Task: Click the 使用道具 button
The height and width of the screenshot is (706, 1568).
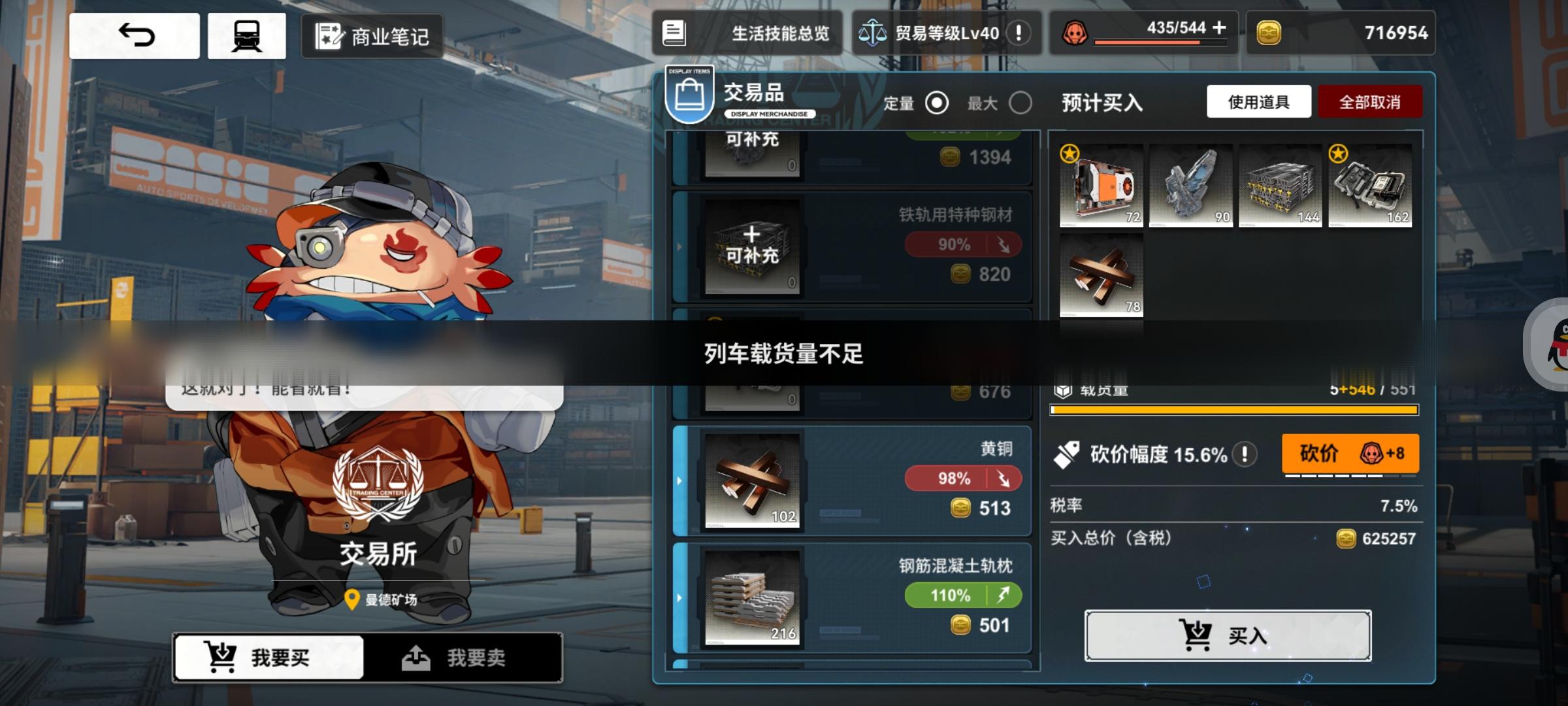Action: [1259, 101]
